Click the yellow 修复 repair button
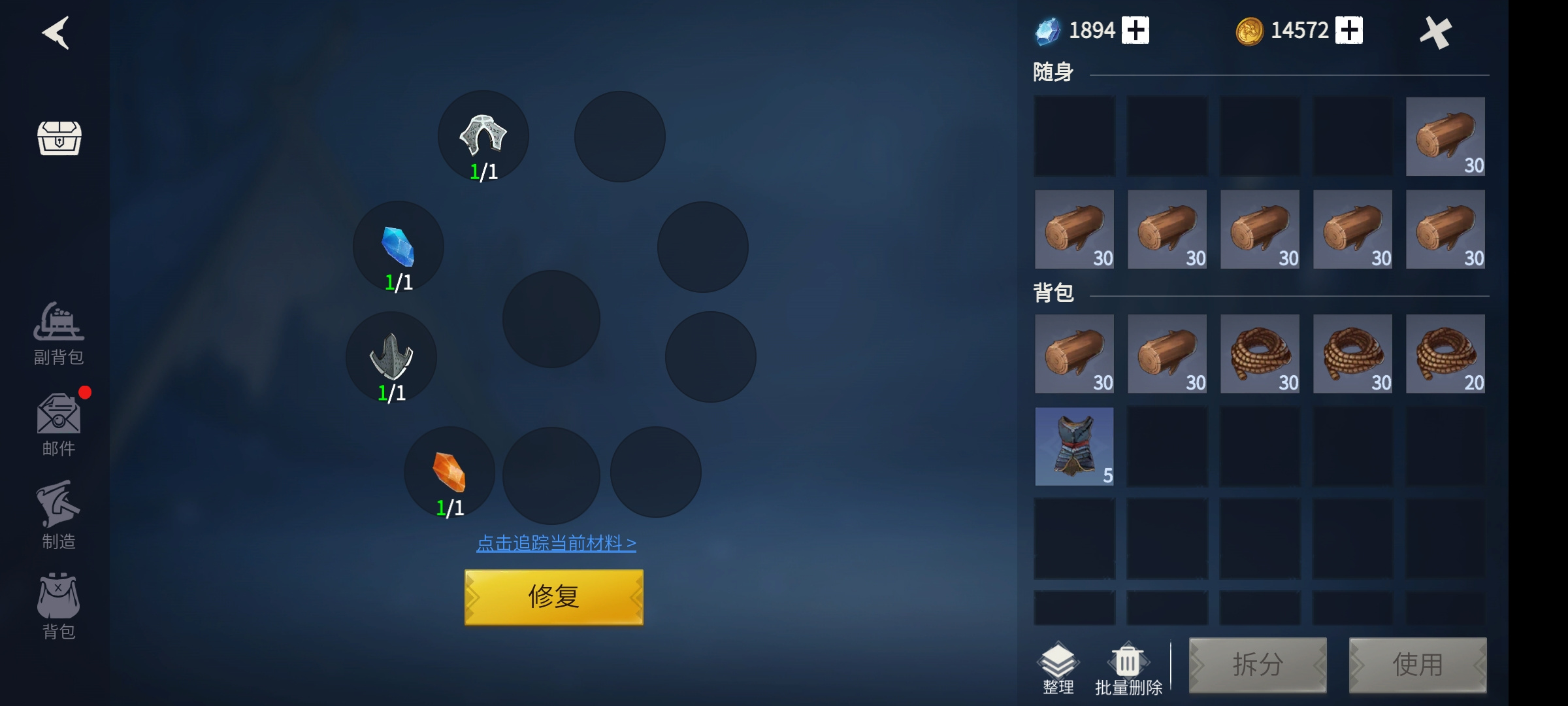Screen dimensions: 1568x706 pyautogui.click(x=553, y=597)
